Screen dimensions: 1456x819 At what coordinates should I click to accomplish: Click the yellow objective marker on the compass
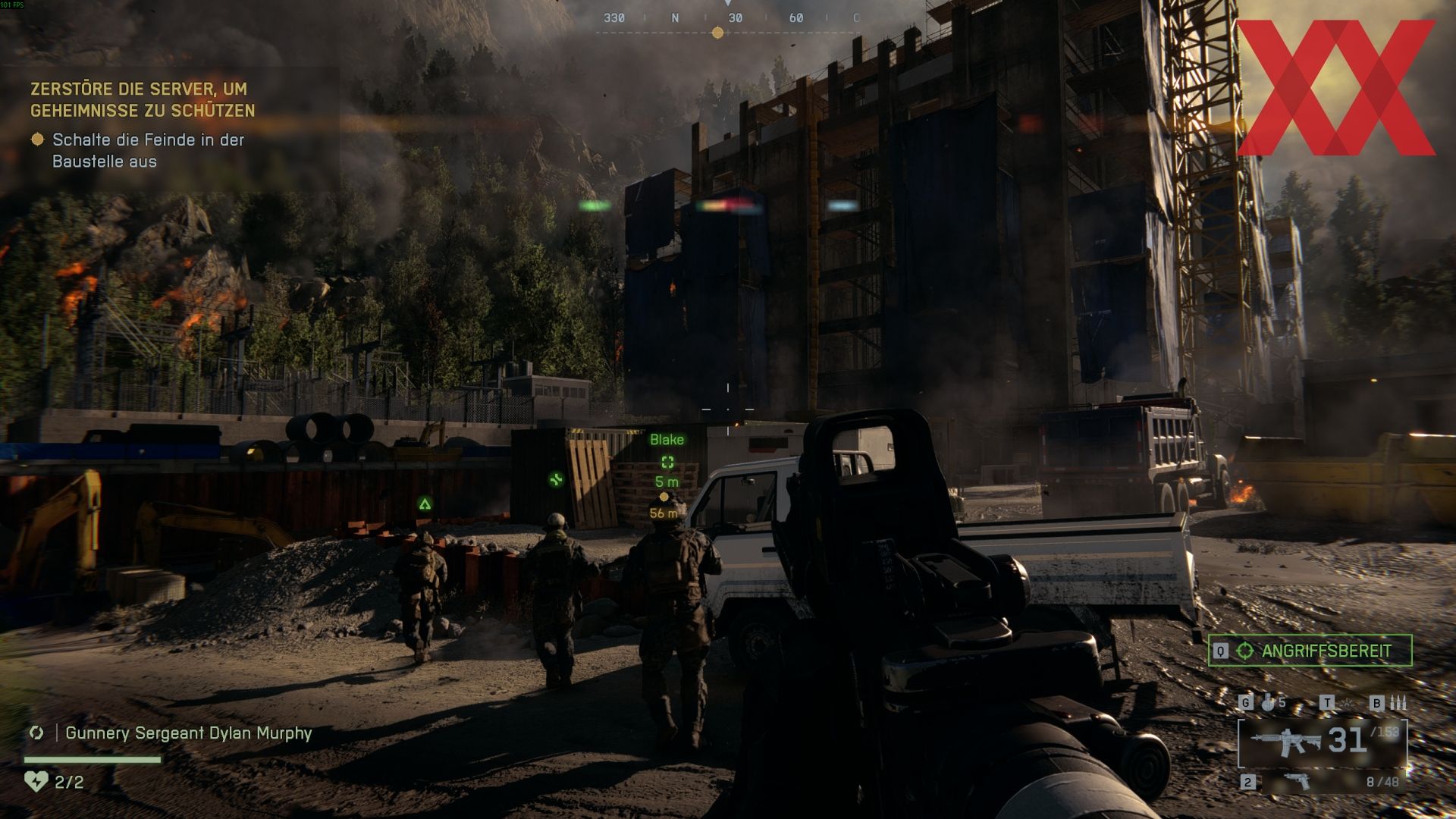point(717,33)
